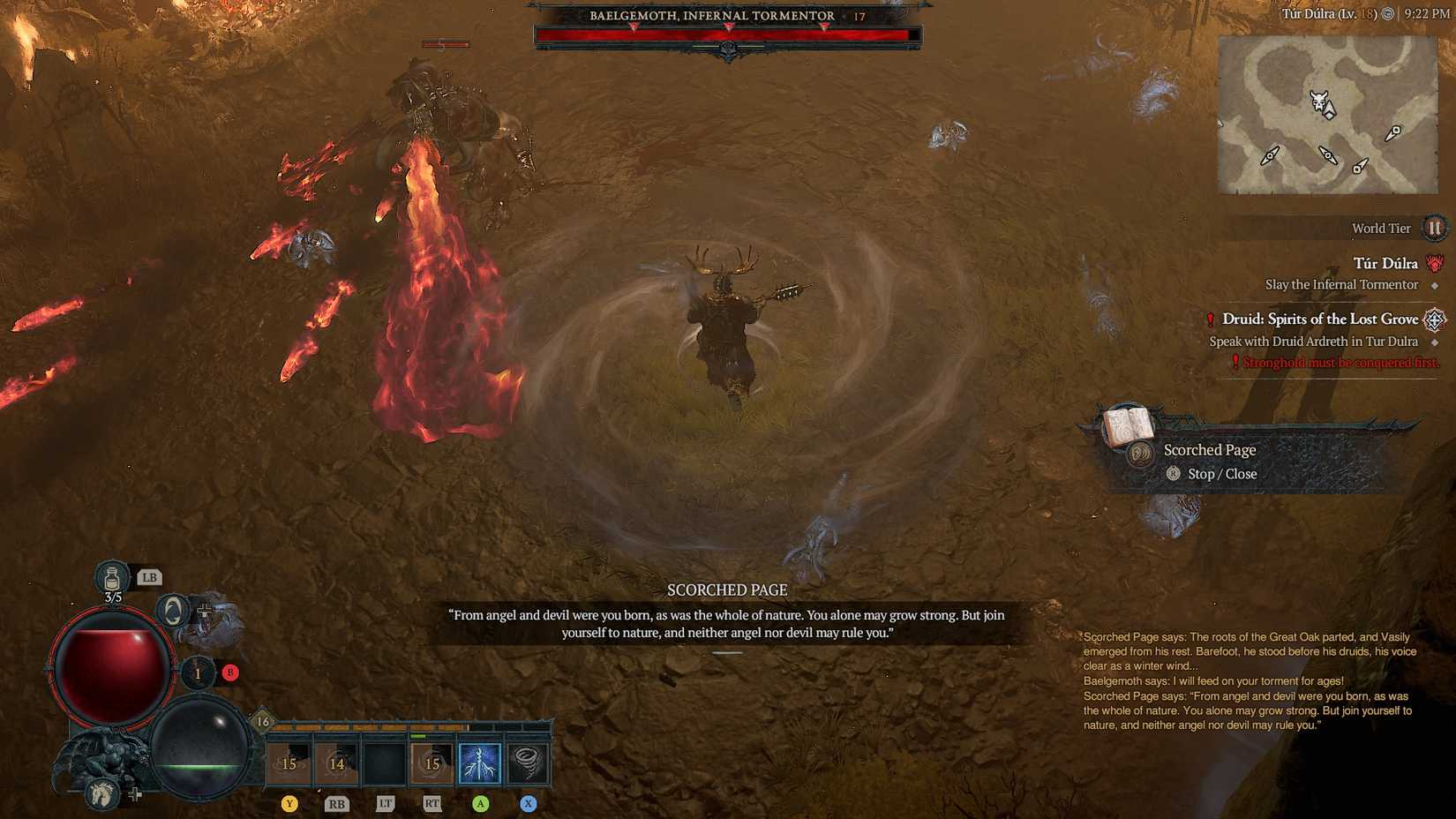
Task: Click Baelgemoth's red health bar
Action: (724, 35)
